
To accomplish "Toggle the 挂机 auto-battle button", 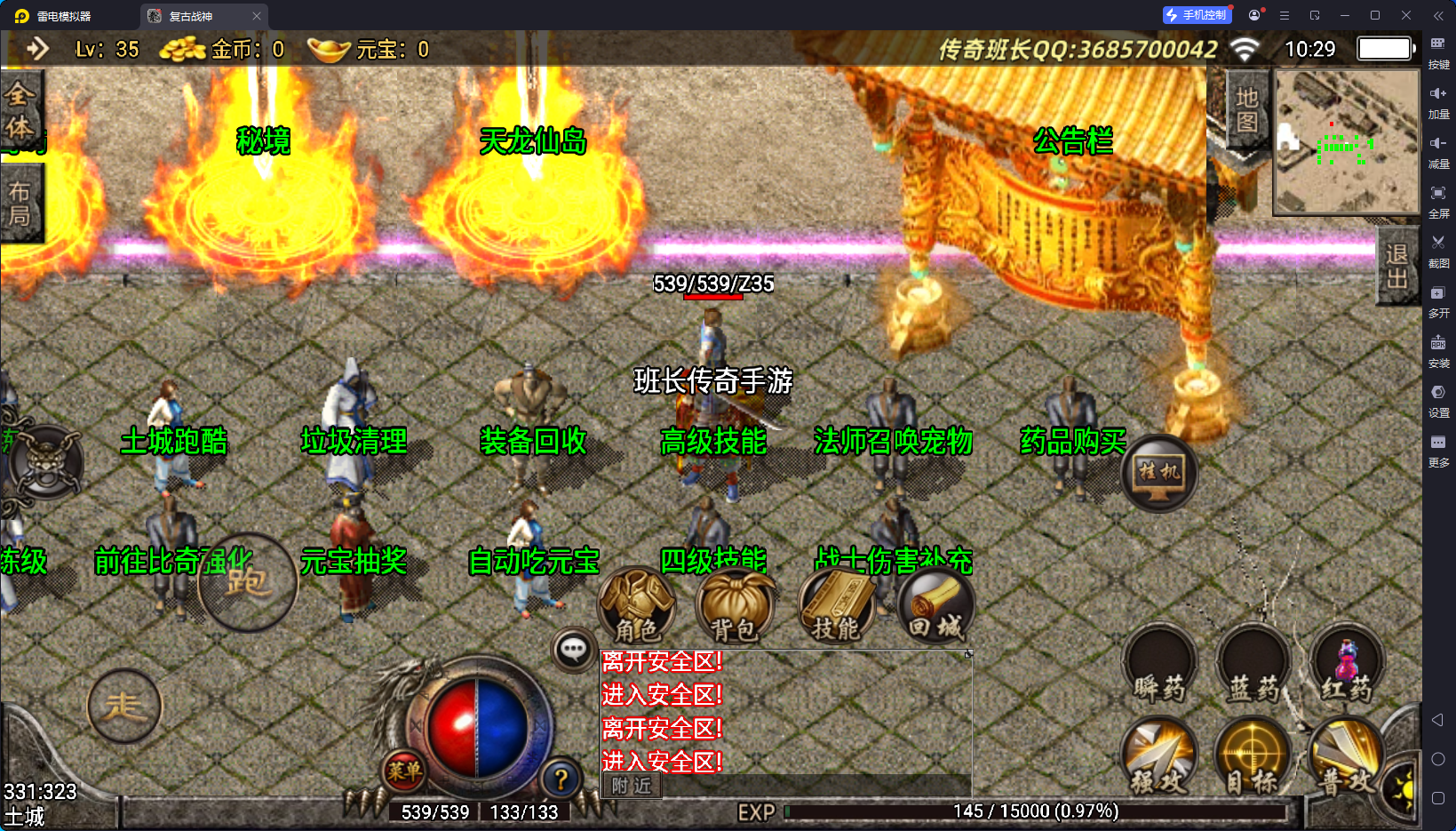I will [x=1159, y=473].
